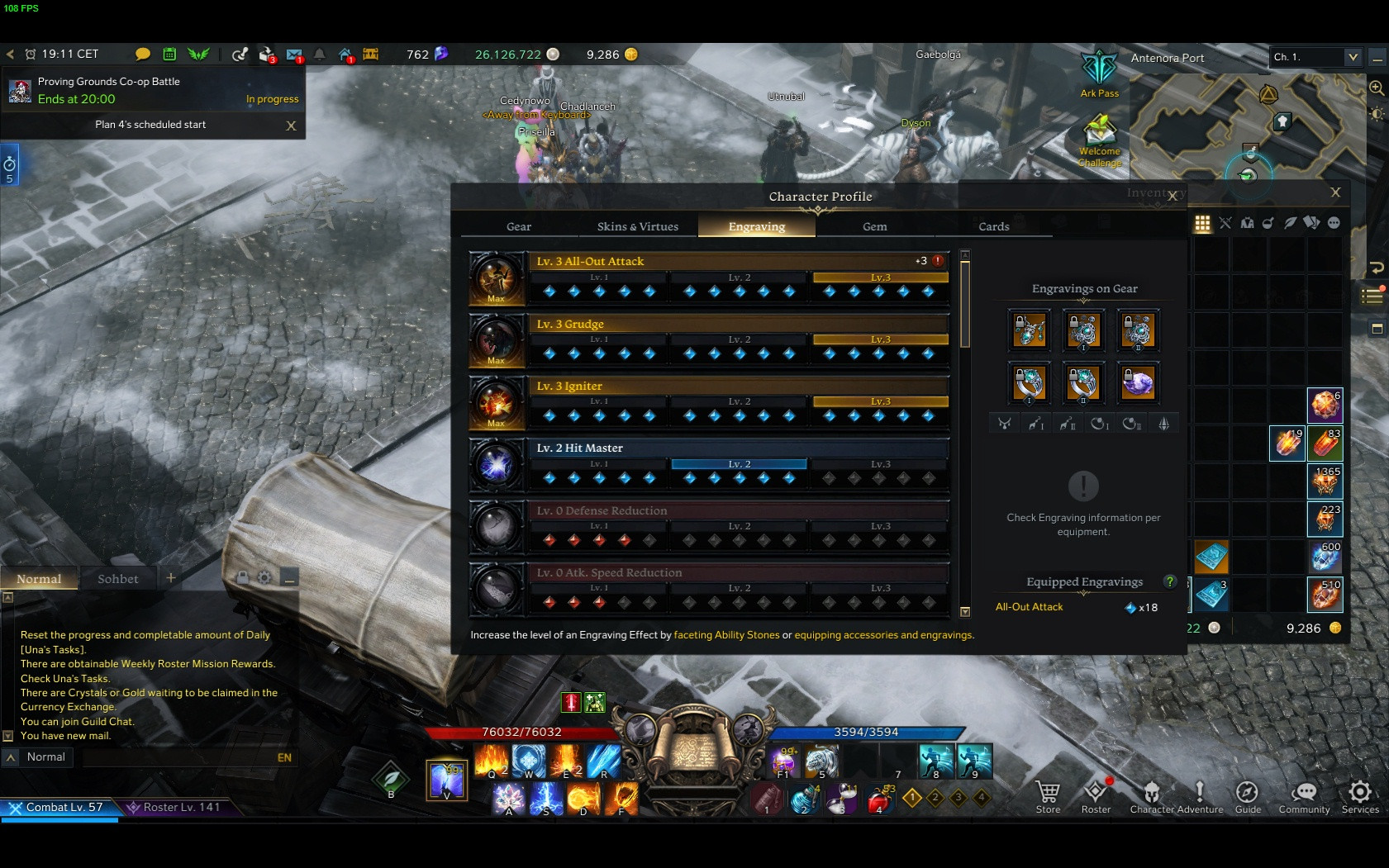Open the Store menu
The image size is (1389, 868).
tap(1048, 796)
